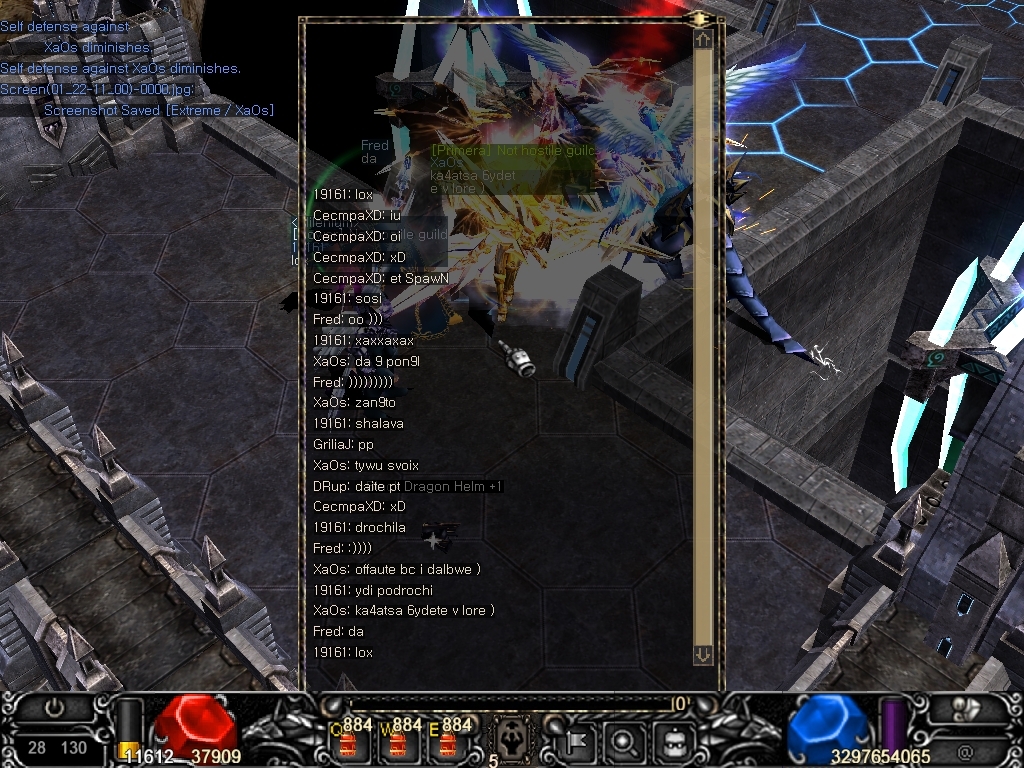Use the W hotkey potion slot
This screenshot has width=1024, height=768.
tap(396, 743)
